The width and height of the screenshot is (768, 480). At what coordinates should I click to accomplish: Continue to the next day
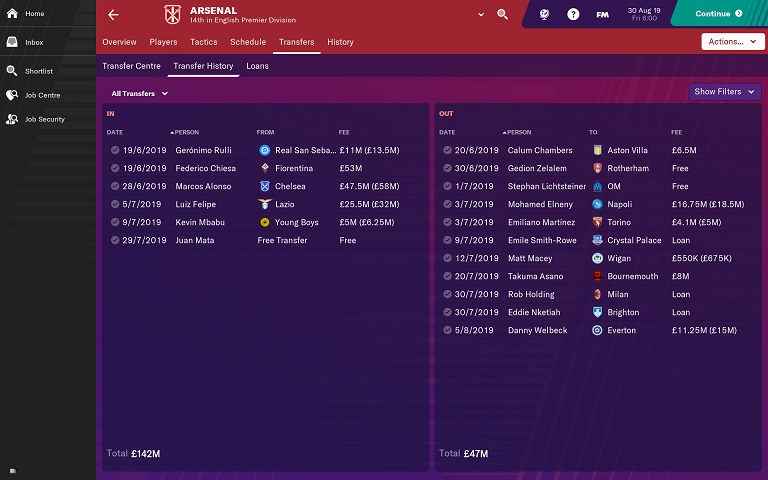(719, 14)
